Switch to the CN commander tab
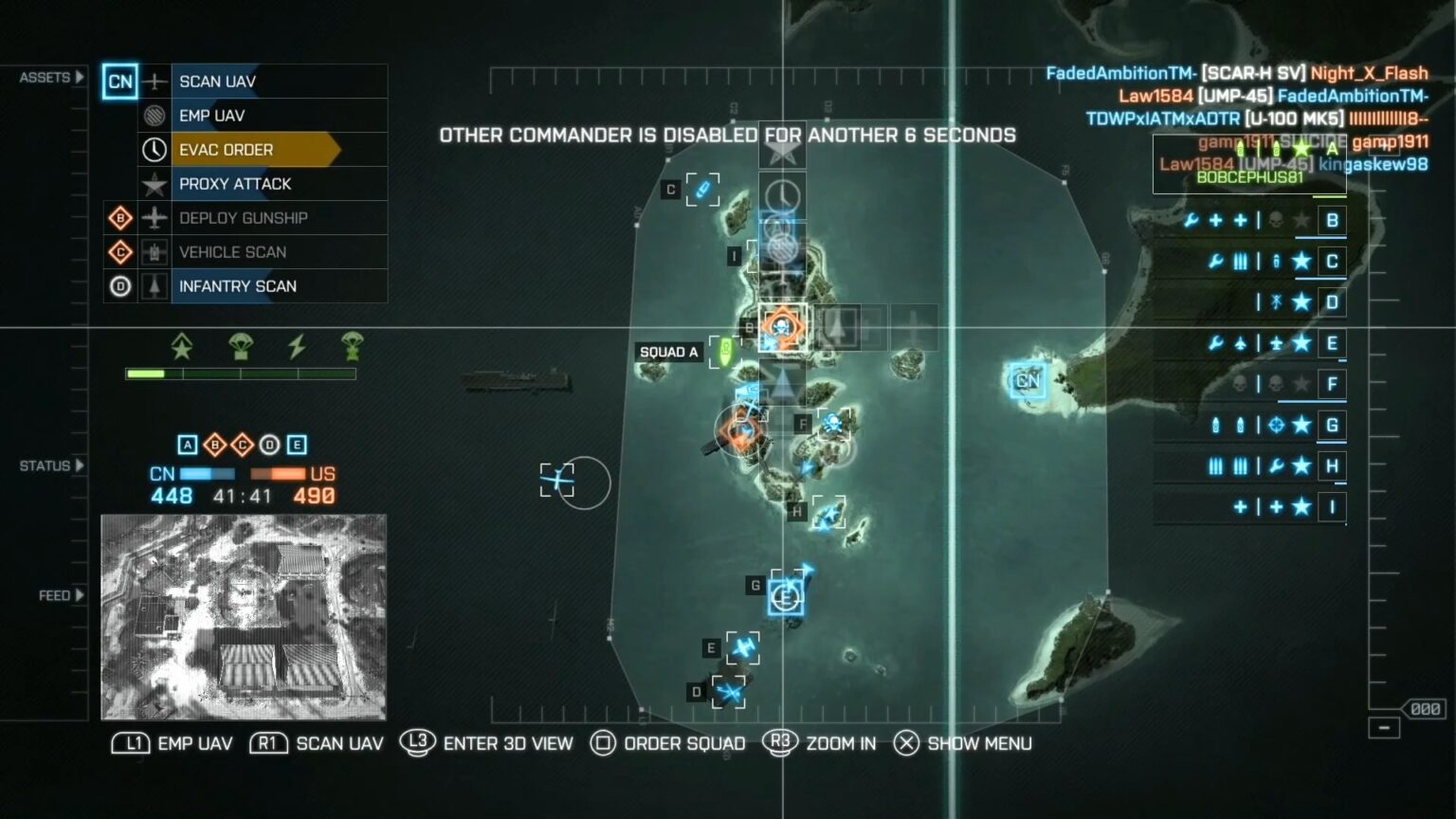Image resolution: width=1456 pixels, height=819 pixels. tap(120, 82)
